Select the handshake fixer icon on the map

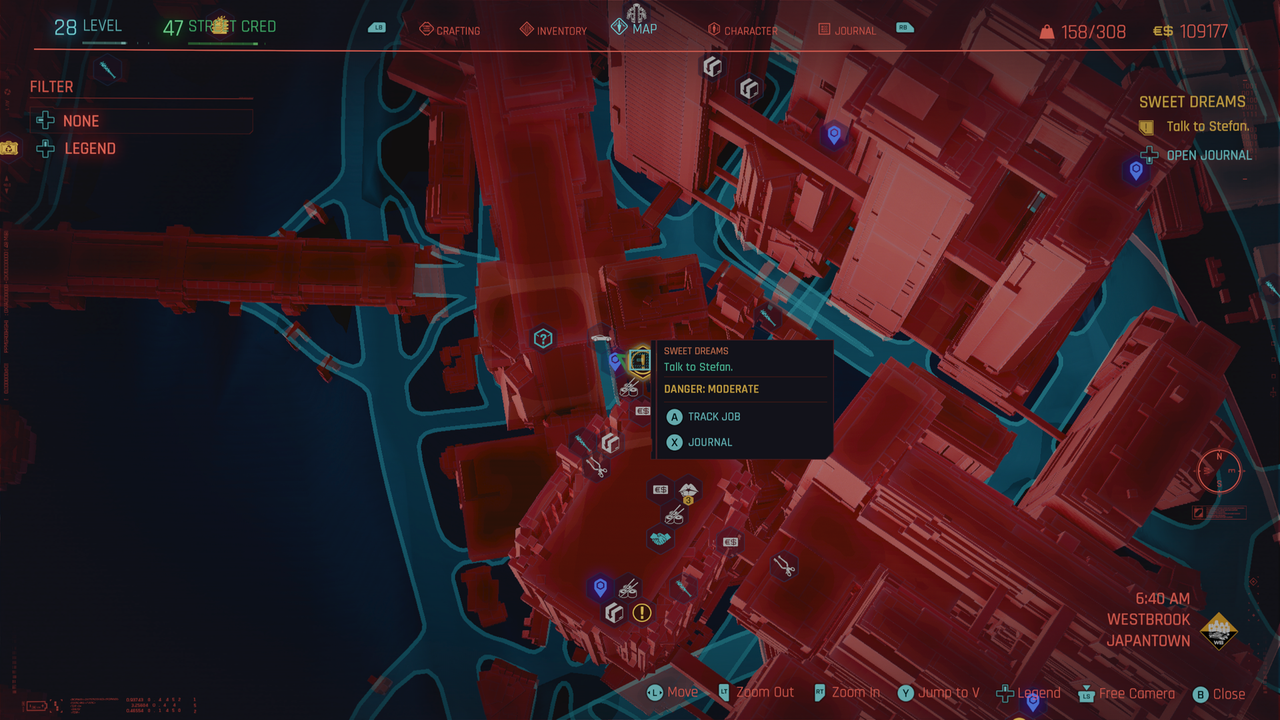pos(659,538)
